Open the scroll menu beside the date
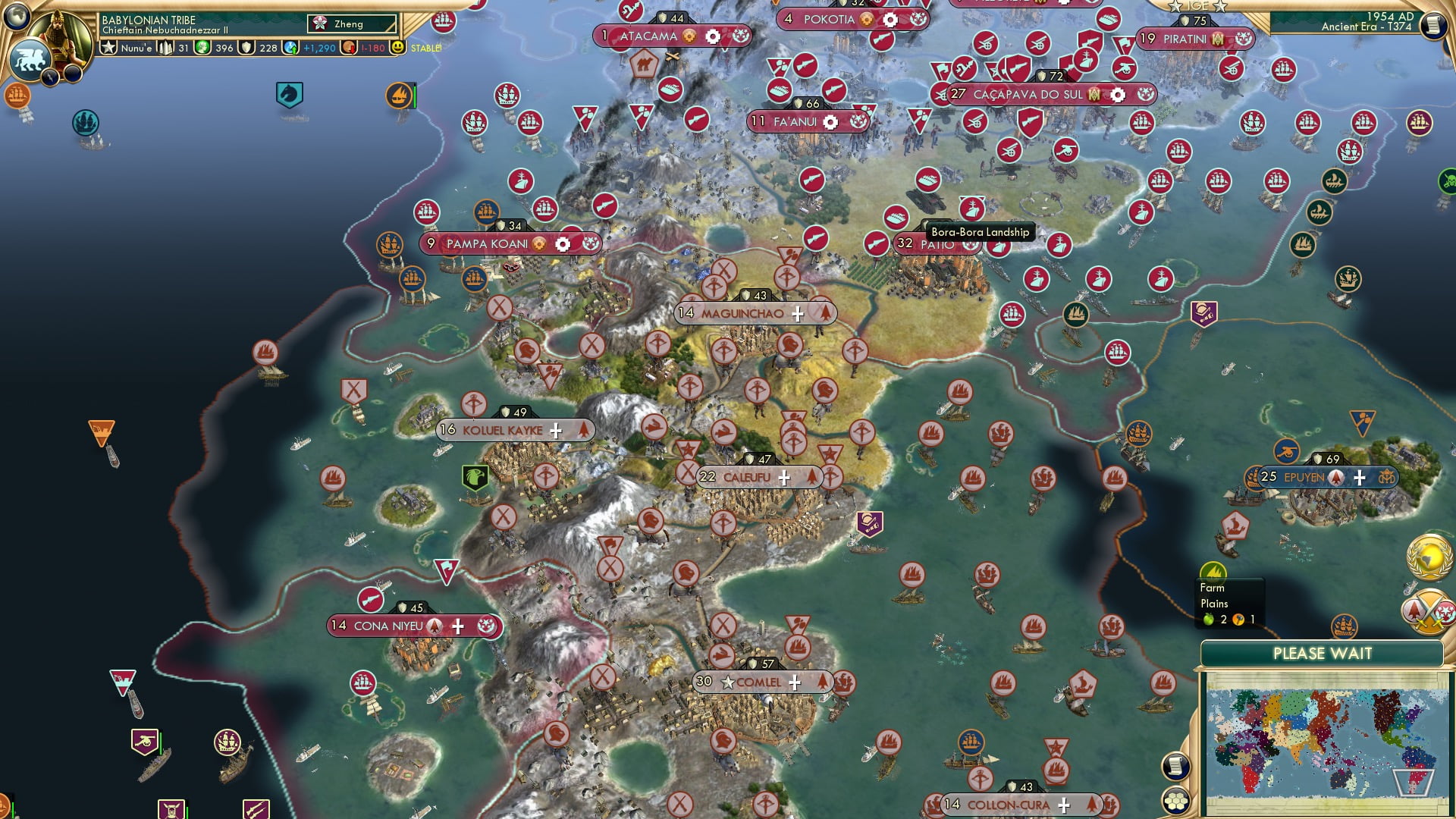 [1433, 25]
